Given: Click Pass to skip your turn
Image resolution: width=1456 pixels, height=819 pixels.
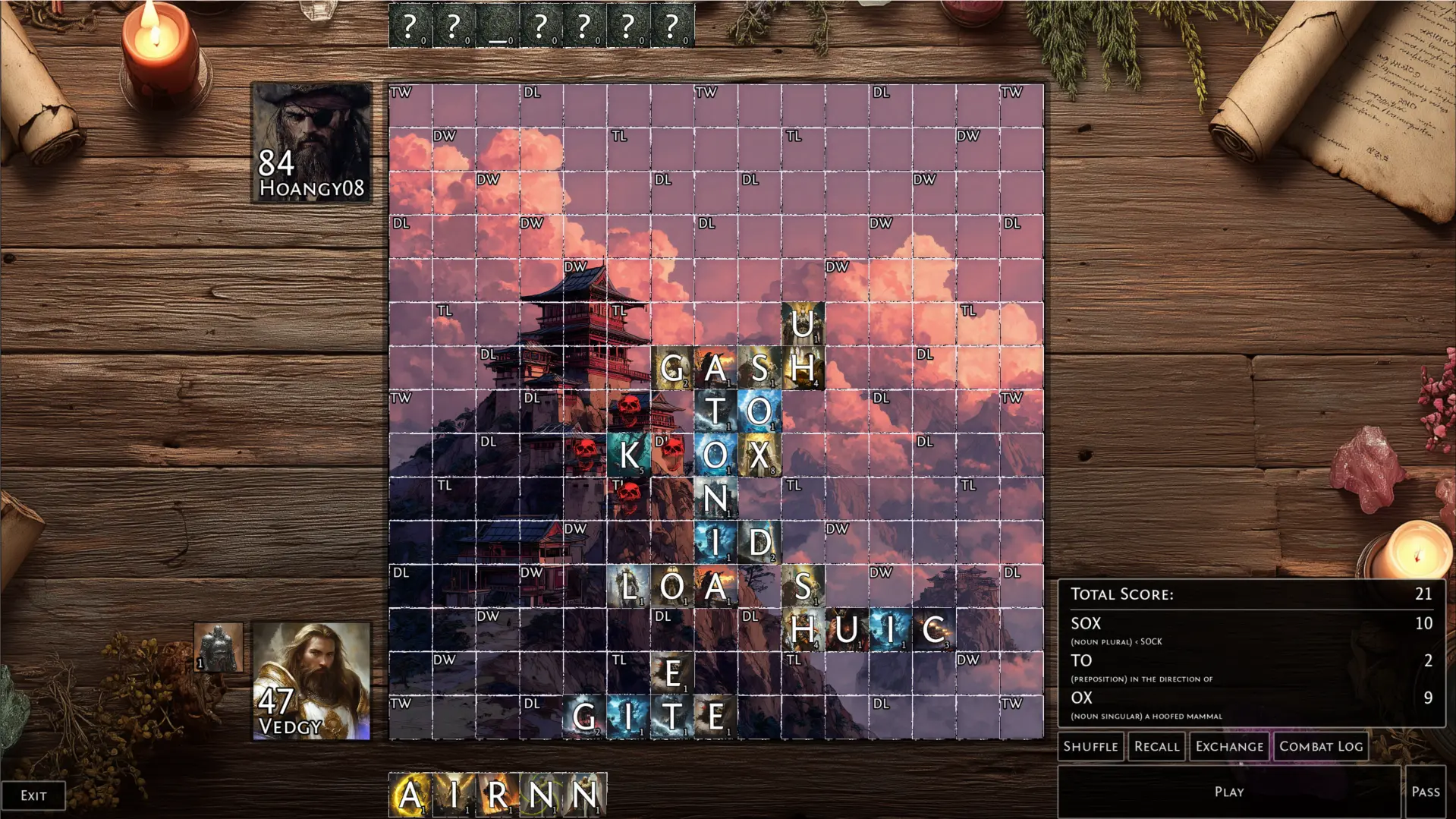Looking at the screenshot, I should 1426,791.
